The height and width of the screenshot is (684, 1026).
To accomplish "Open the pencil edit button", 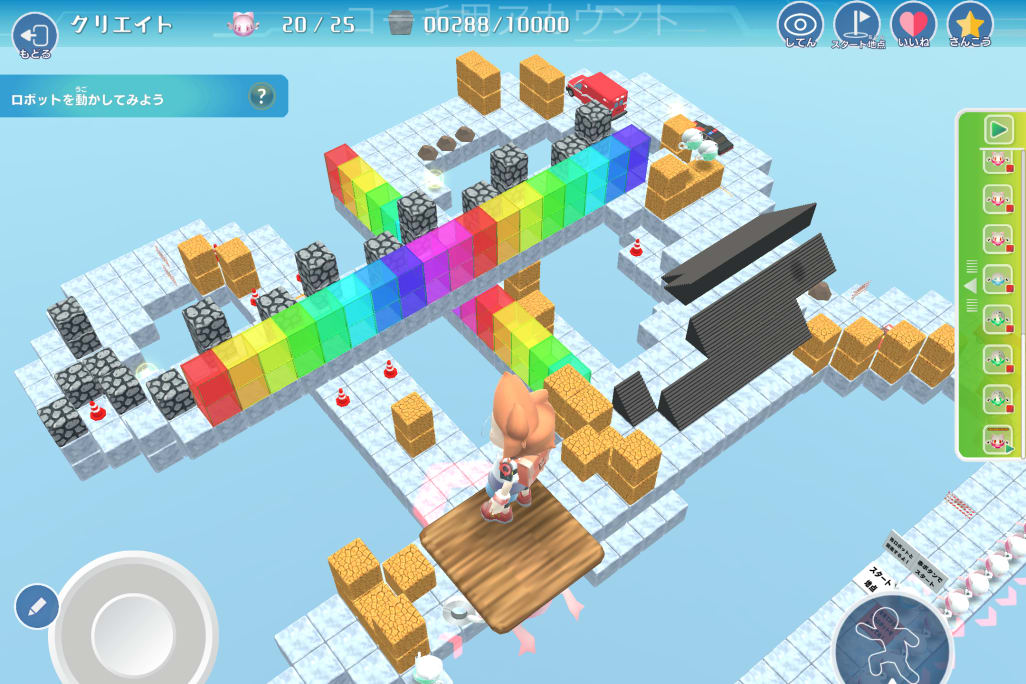I will point(36,606).
